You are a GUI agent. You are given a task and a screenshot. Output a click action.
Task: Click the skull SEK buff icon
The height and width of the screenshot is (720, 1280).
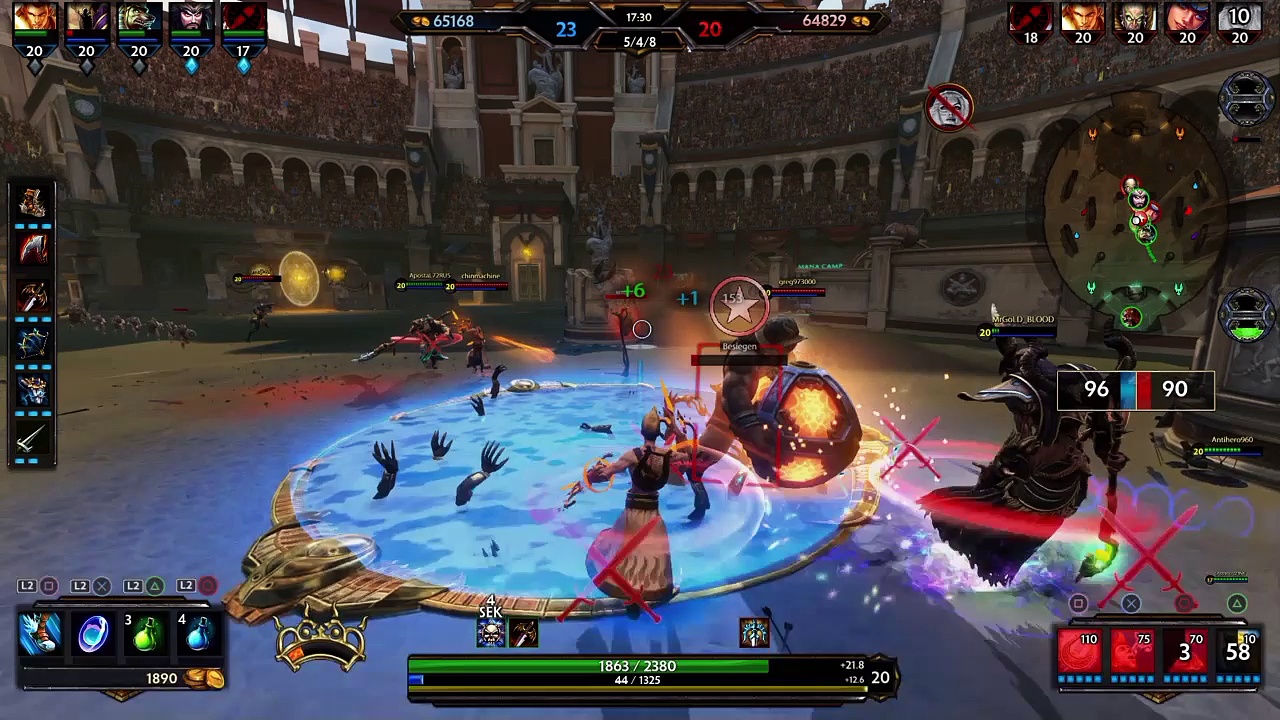490,633
